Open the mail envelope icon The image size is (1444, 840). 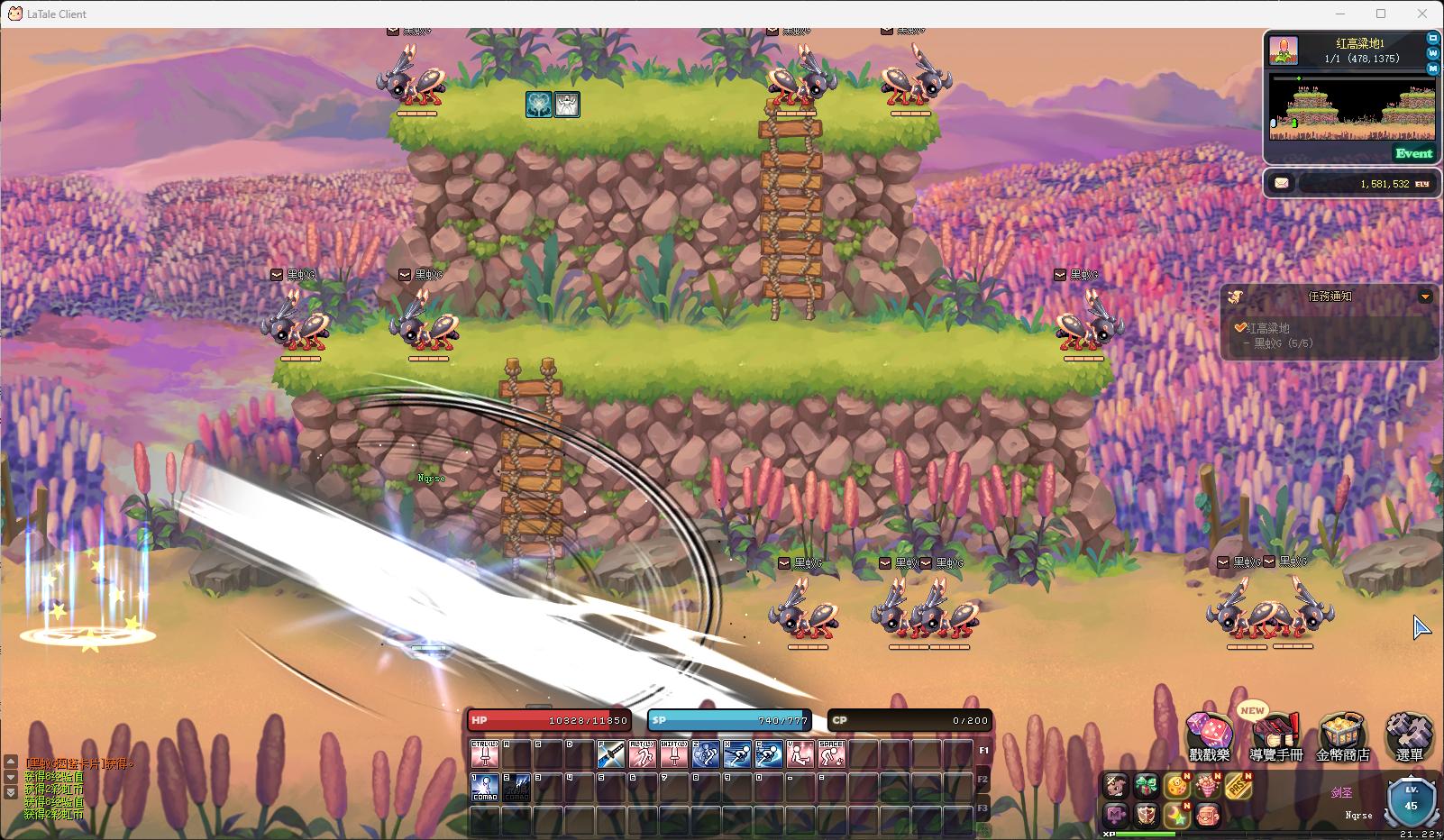1282,183
